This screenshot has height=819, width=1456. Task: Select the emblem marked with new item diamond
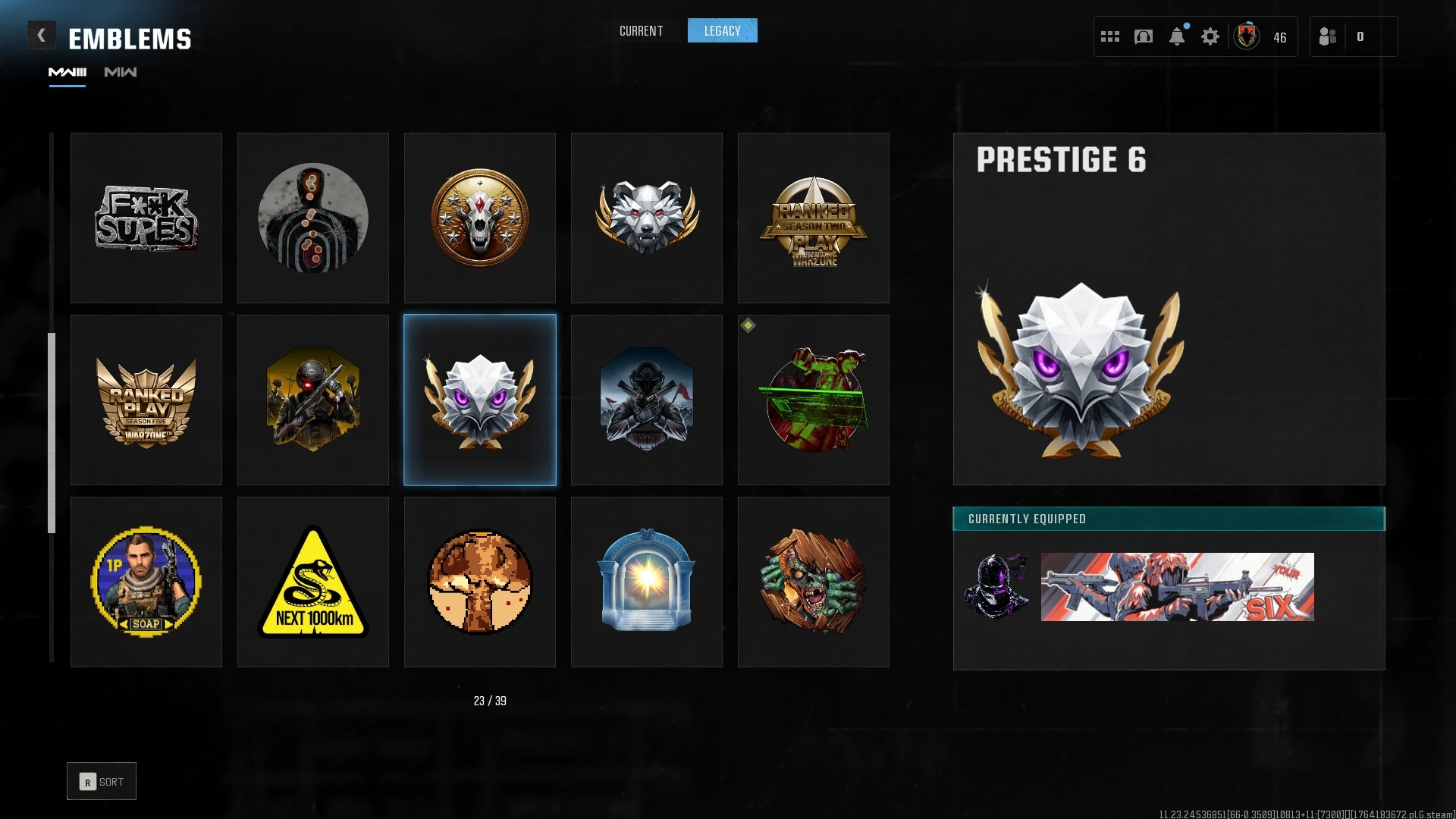813,400
